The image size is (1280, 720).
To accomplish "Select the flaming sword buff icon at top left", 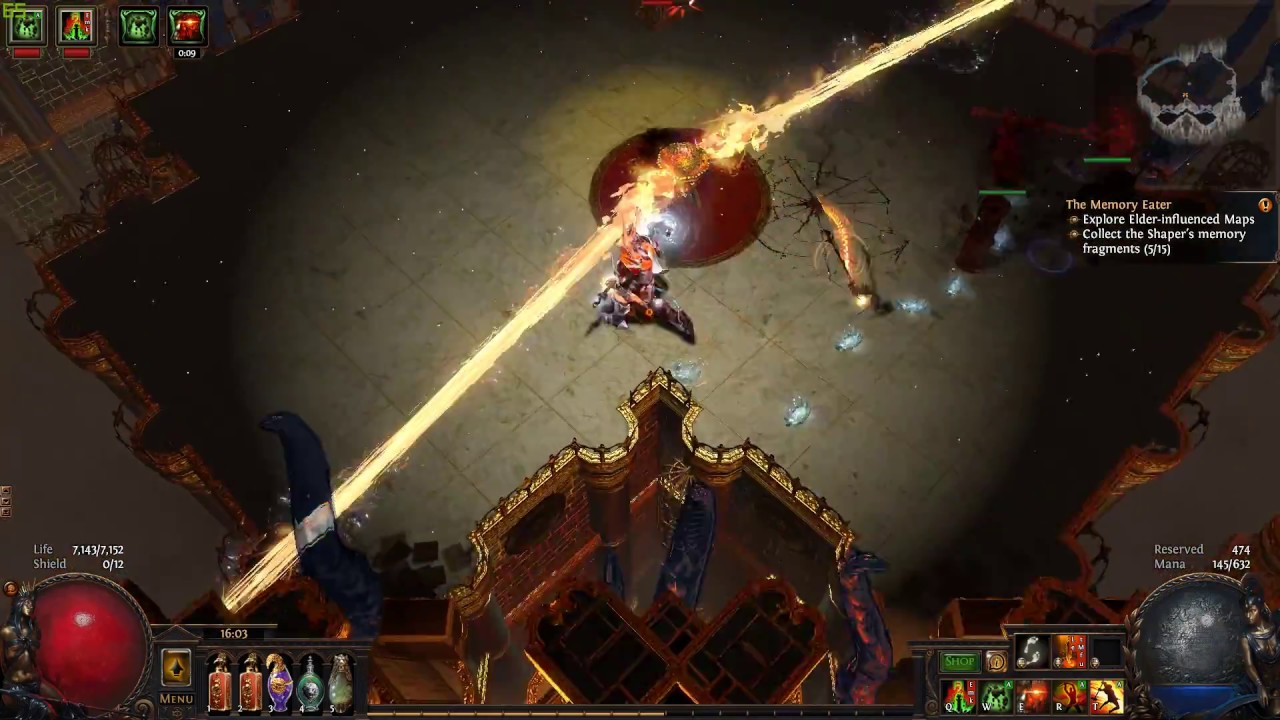I will [x=77, y=26].
